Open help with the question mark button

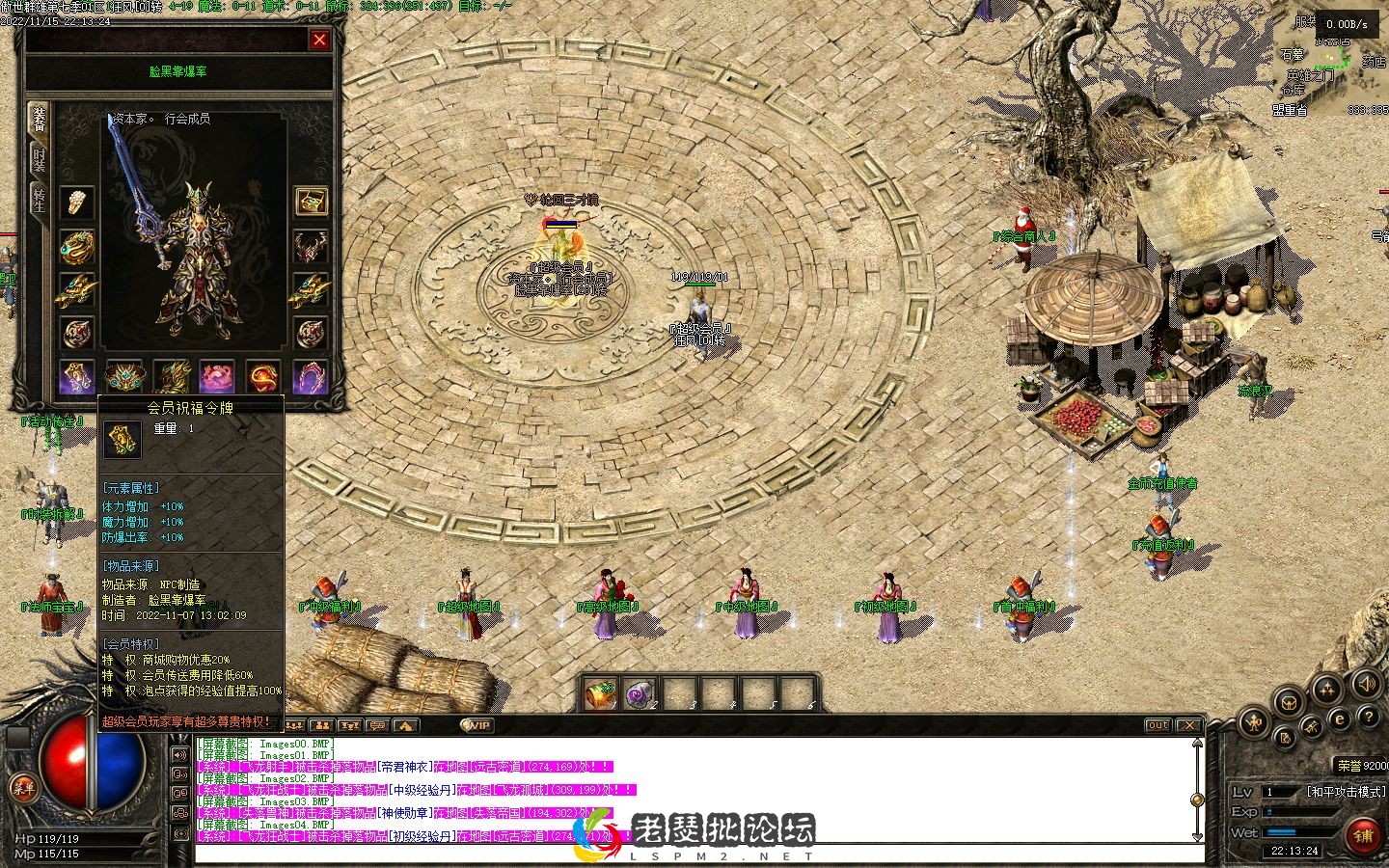coord(1368,717)
